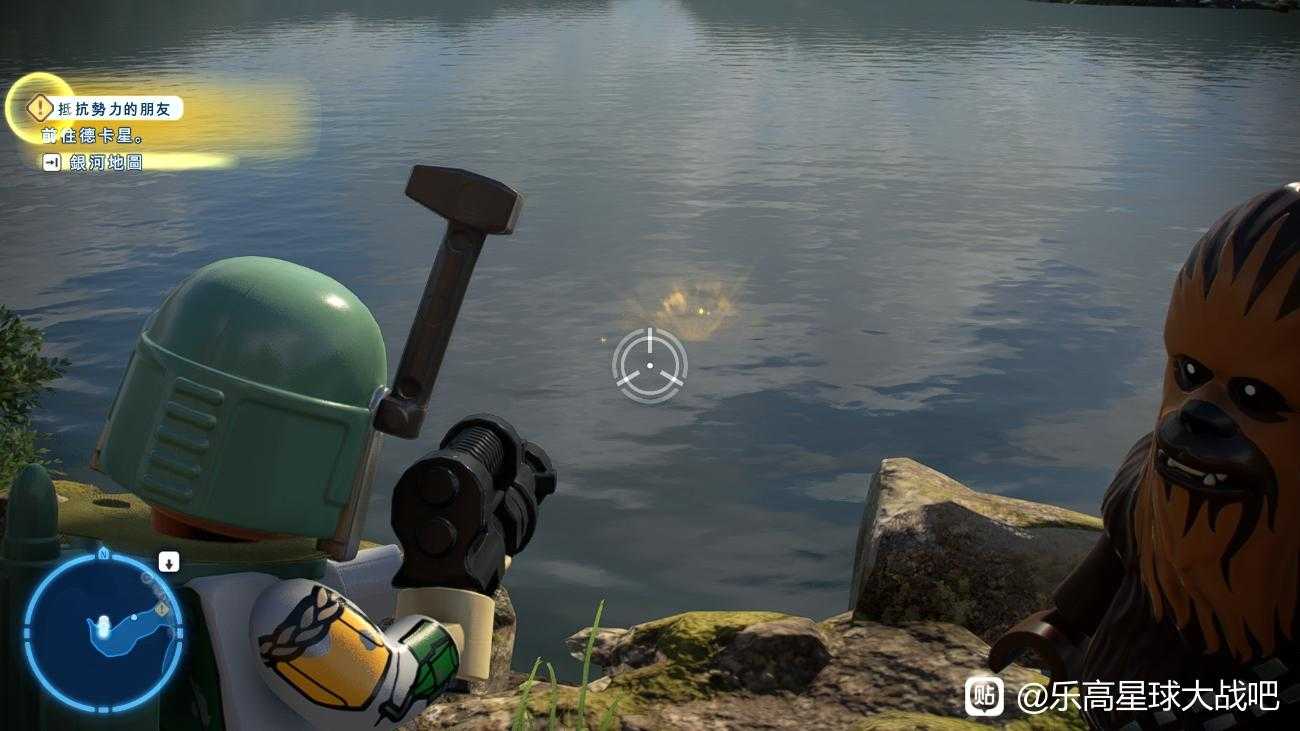
Task: Open the Galaxy Map label
Action: point(106,162)
